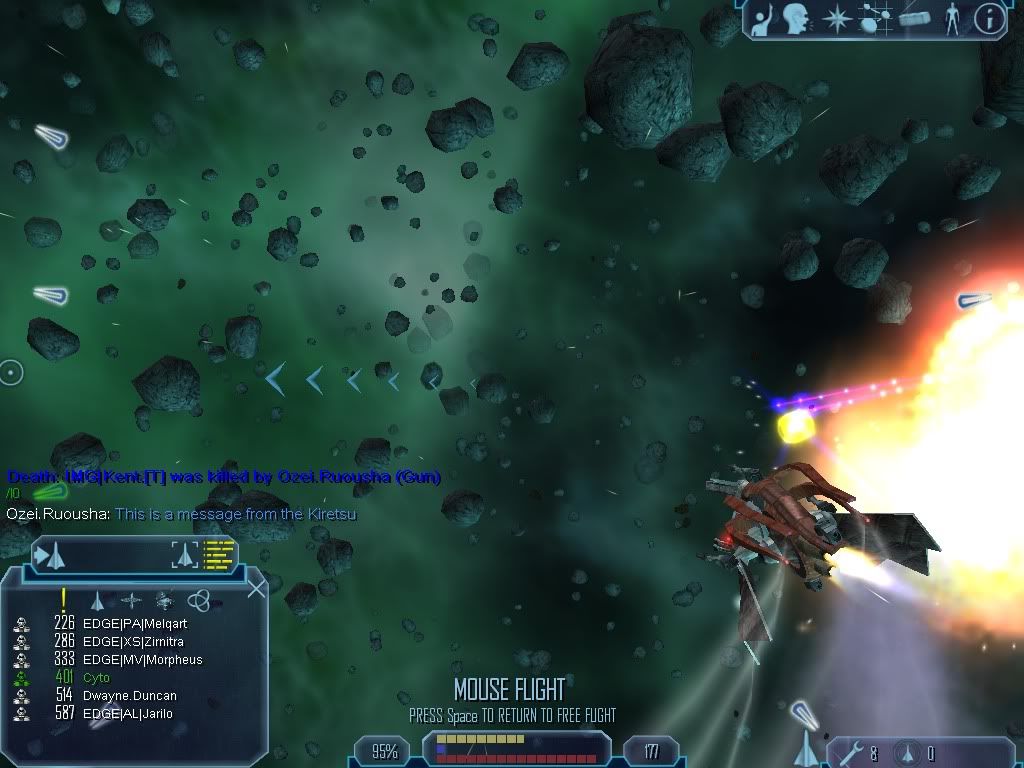Filter contact list by interlocked rings icon
The image size is (1024, 768).
(198, 601)
